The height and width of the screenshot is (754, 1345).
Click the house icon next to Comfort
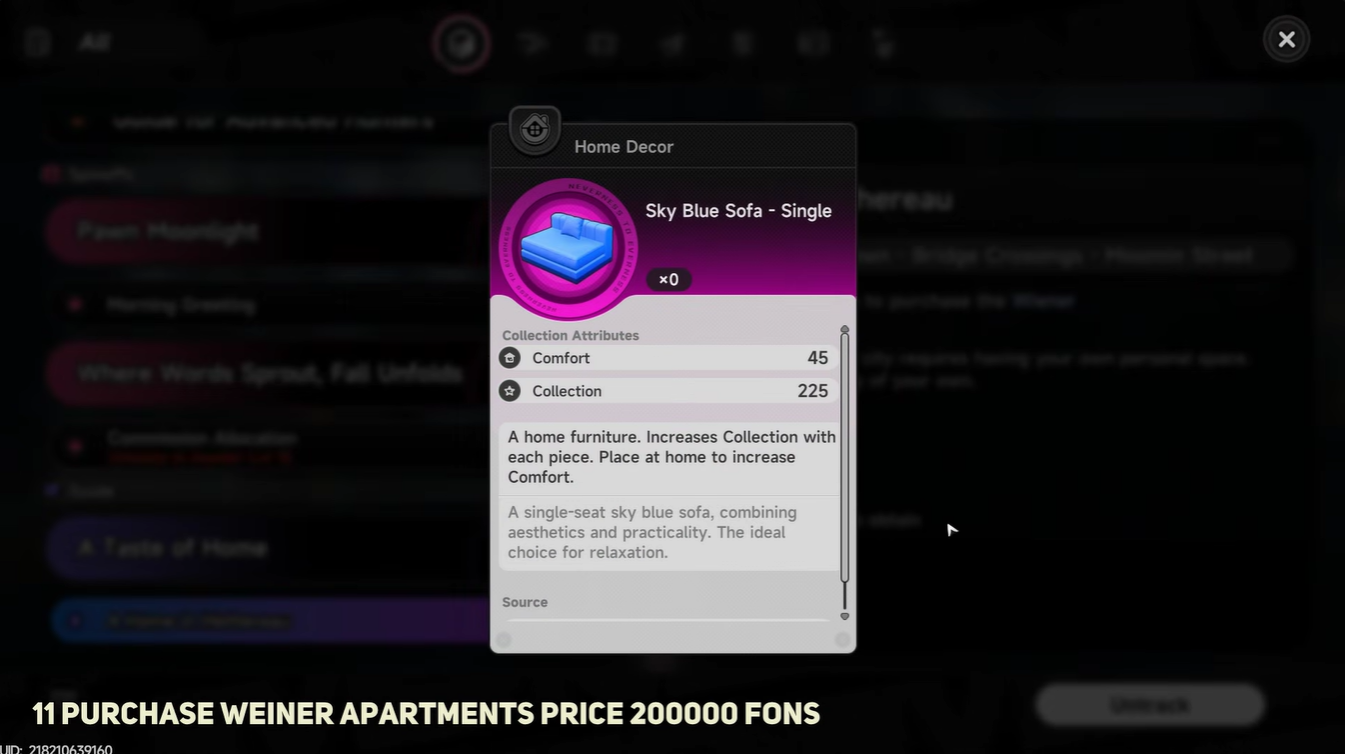pyautogui.click(x=510, y=357)
